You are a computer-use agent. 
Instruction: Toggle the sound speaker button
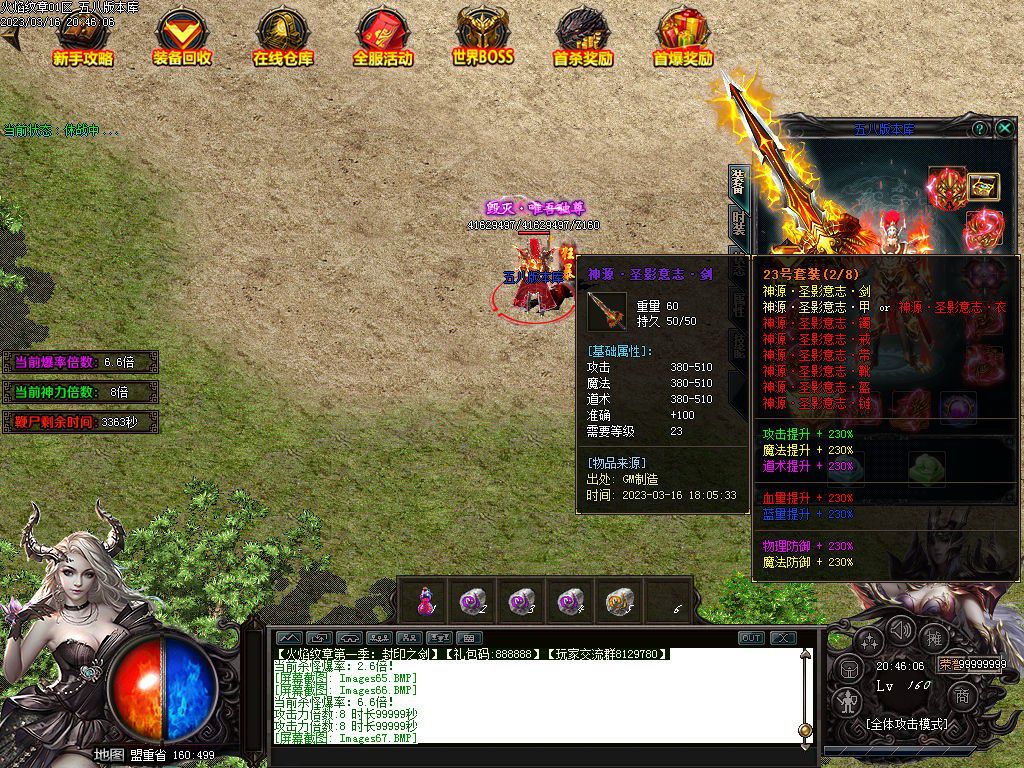[902, 630]
